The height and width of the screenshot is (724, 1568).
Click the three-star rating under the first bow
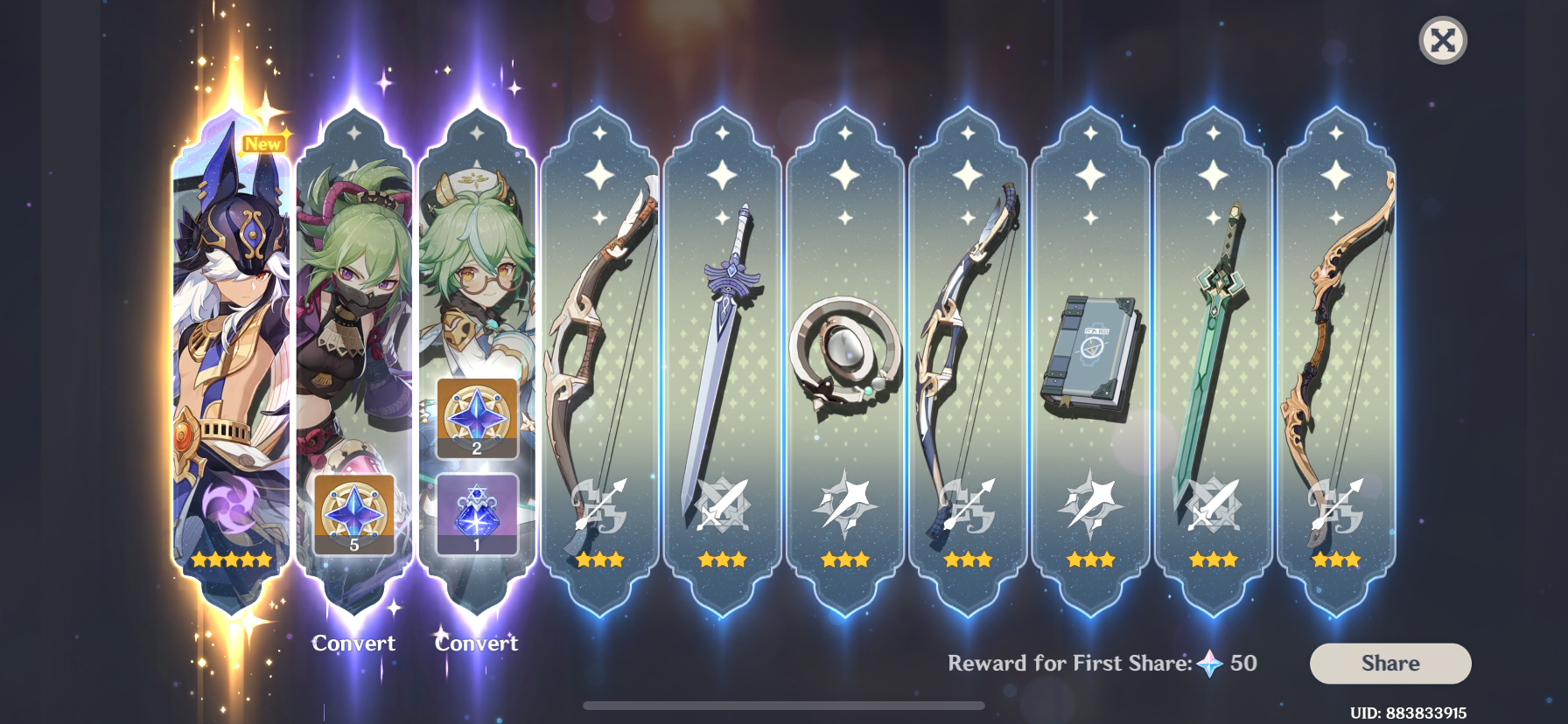tap(598, 560)
